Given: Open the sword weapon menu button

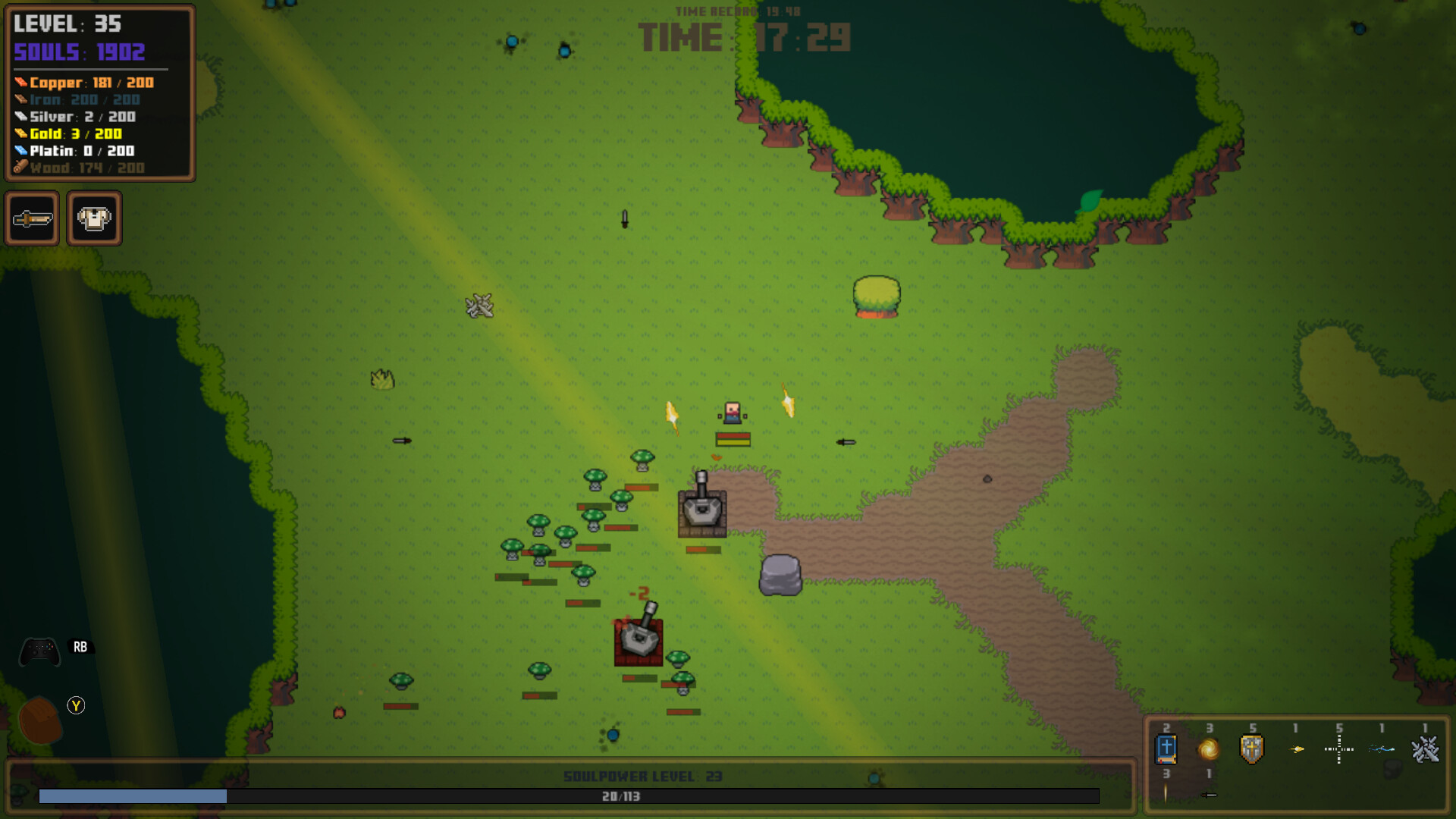Looking at the screenshot, I should 33,218.
